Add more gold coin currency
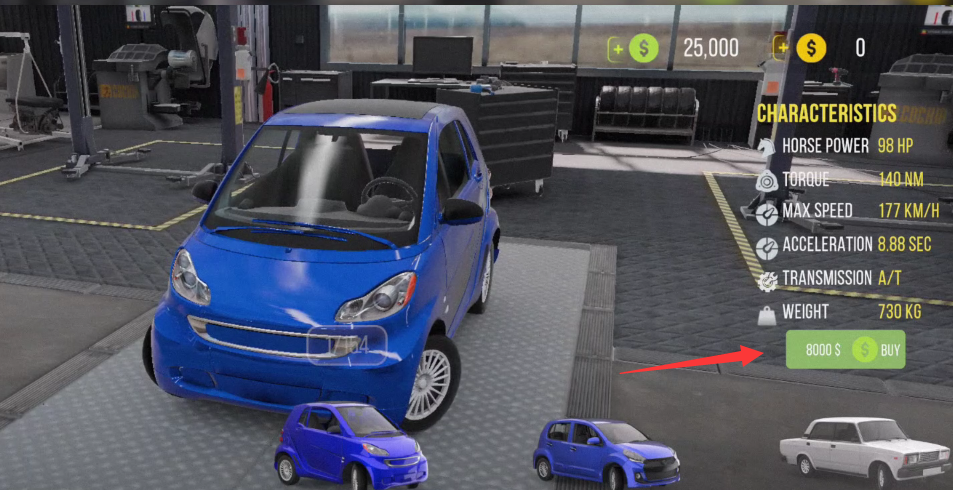Viewport: 953px width, 490px height. [782, 47]
